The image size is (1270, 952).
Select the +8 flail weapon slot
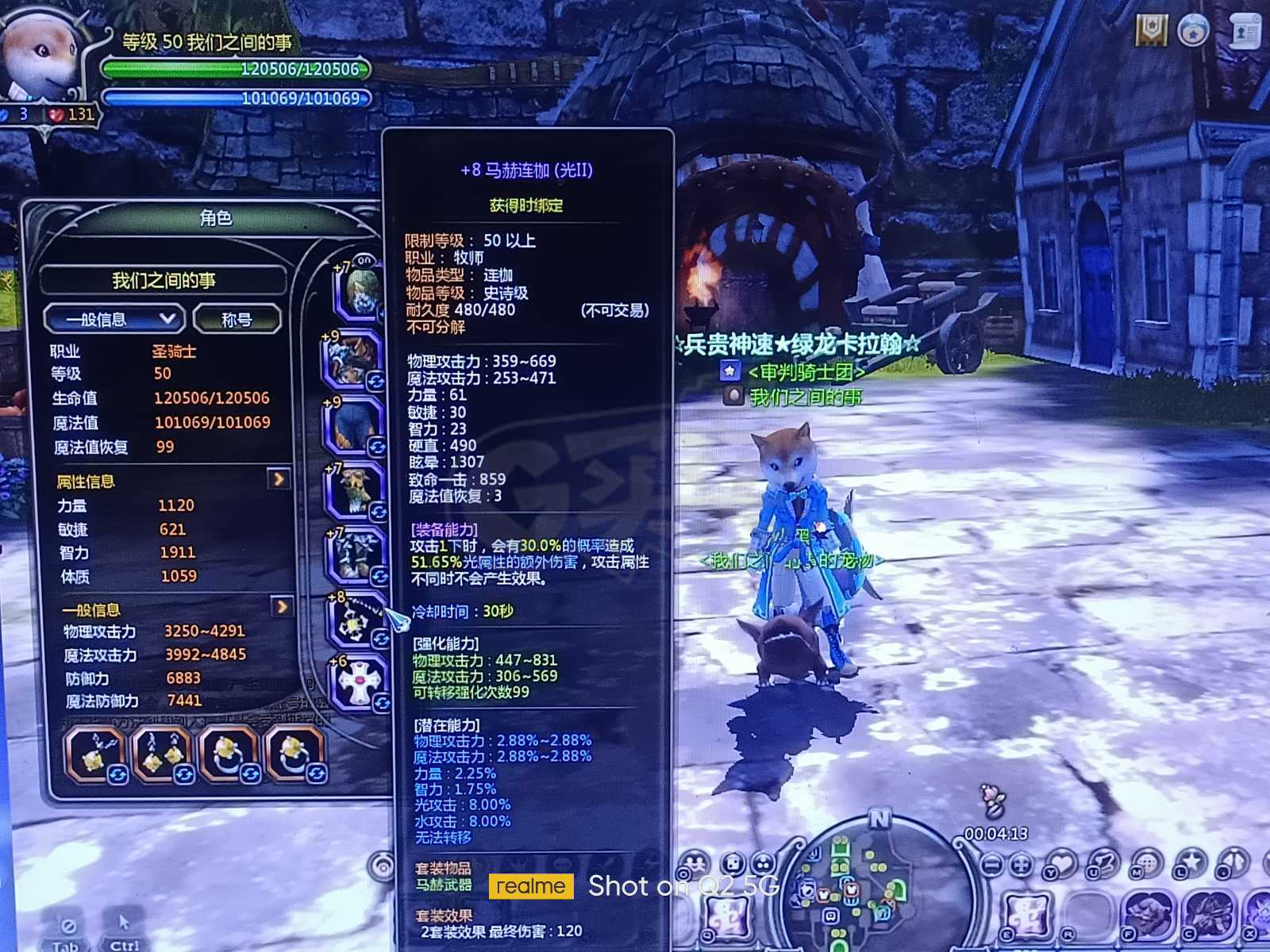pos(354,623)
